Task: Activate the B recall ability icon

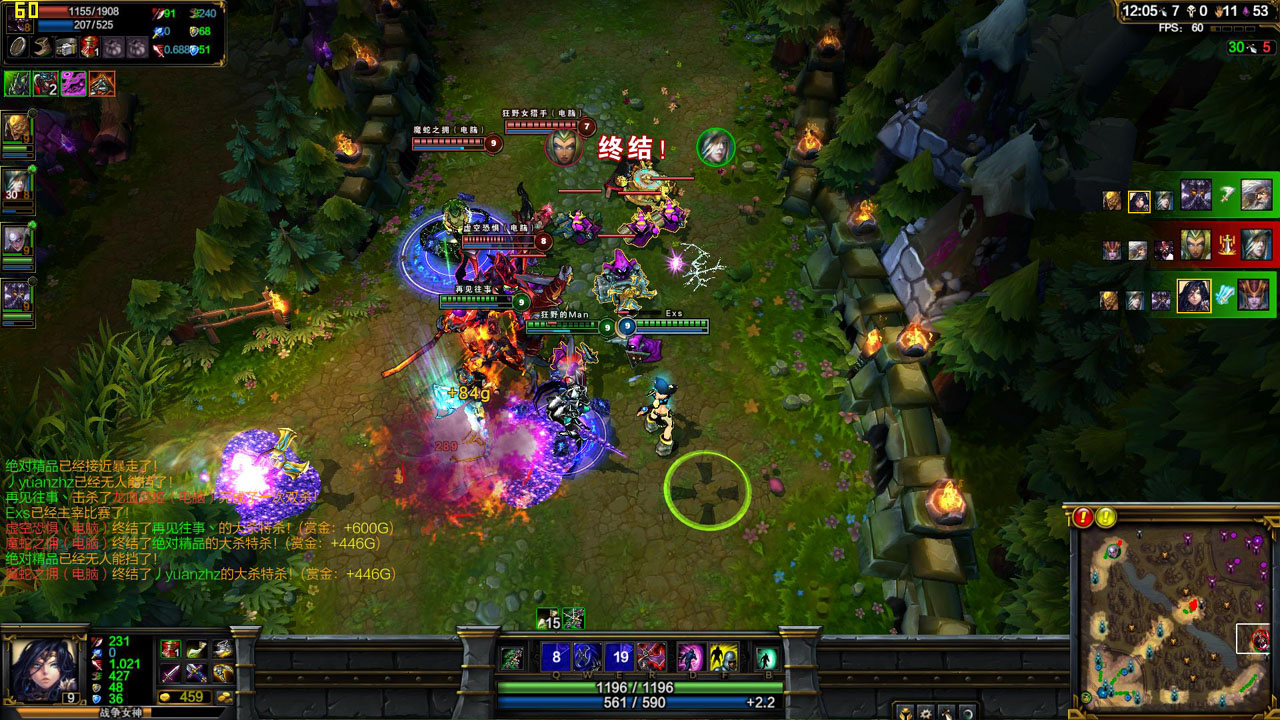Action: (x=766, y=657)
